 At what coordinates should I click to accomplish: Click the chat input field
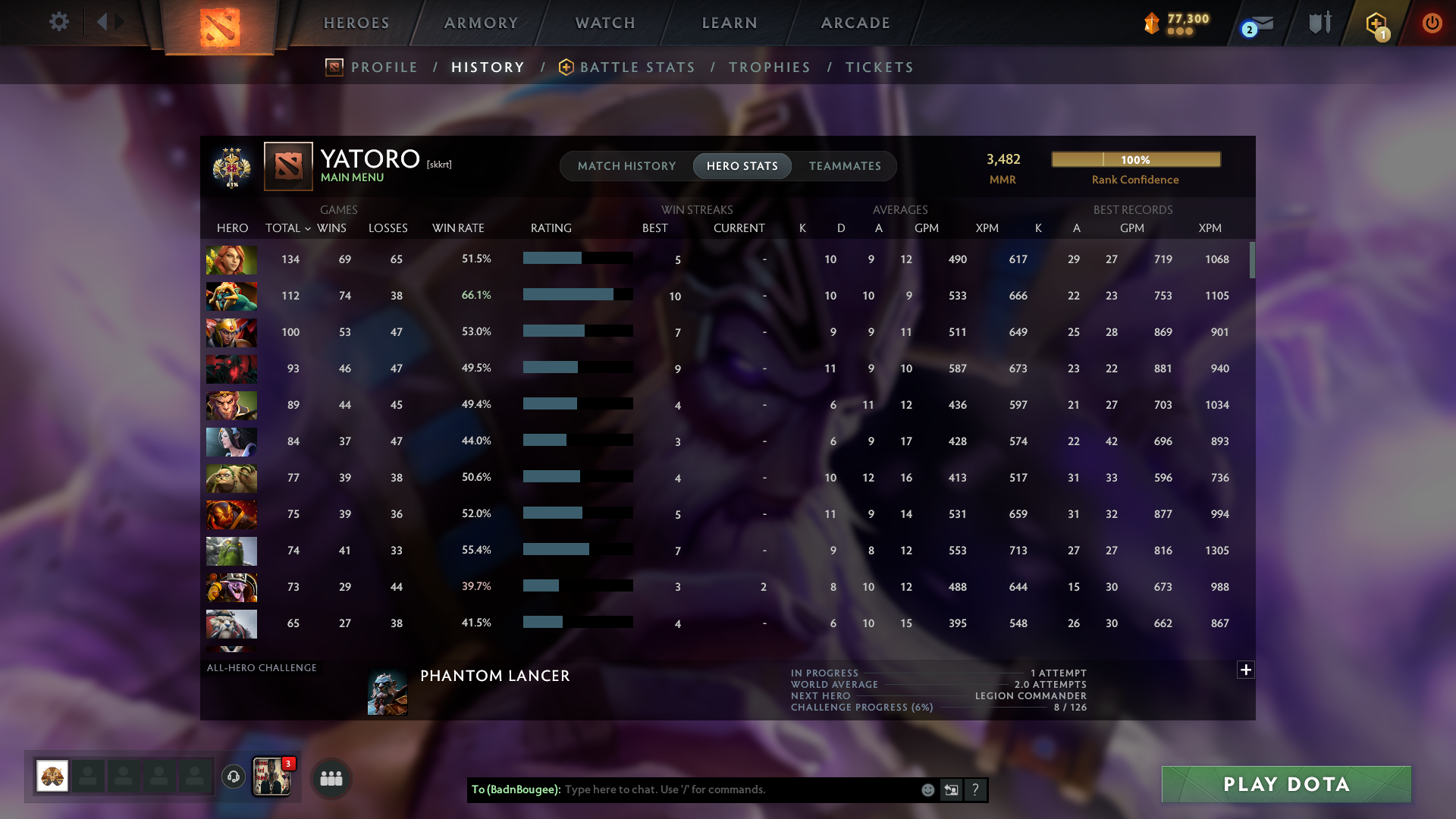point(720,790)
